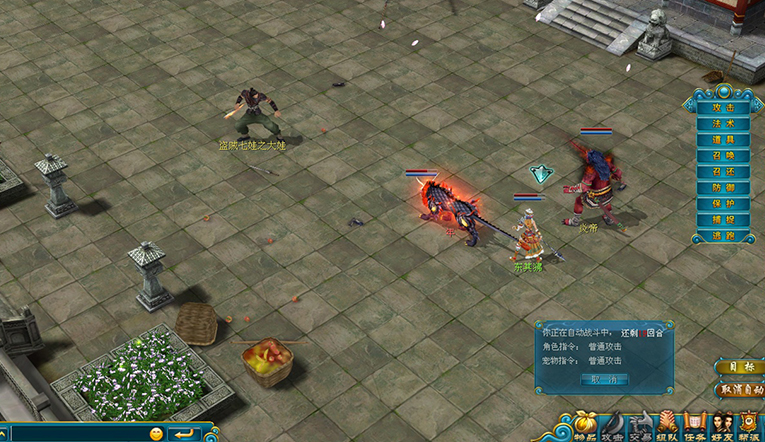Viewport: 765px width, 442px height.
Task: Click the chat send arrow button
Action: pos(182,434)
